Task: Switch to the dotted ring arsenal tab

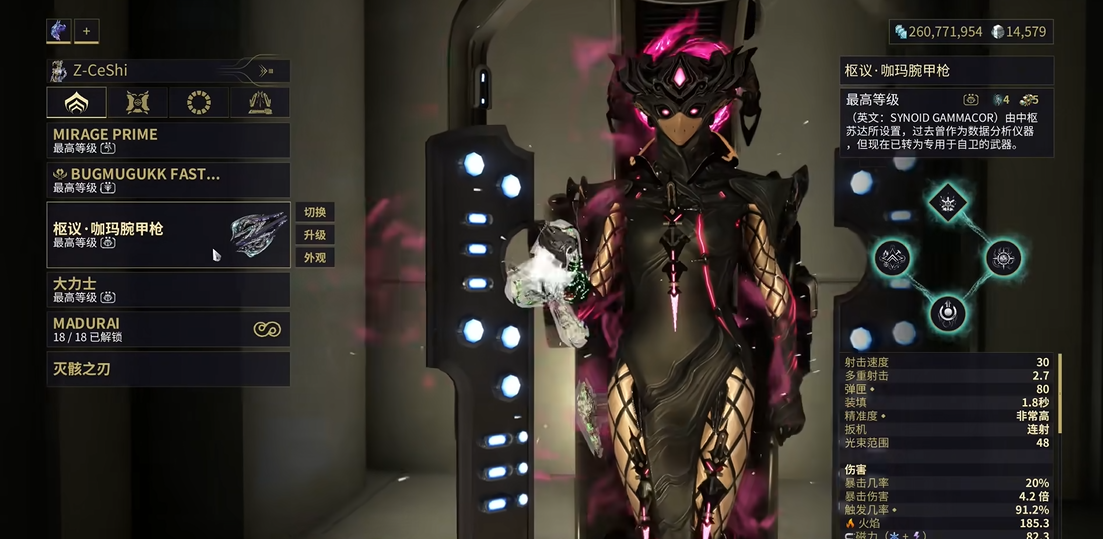Action: tap(198, 102)
